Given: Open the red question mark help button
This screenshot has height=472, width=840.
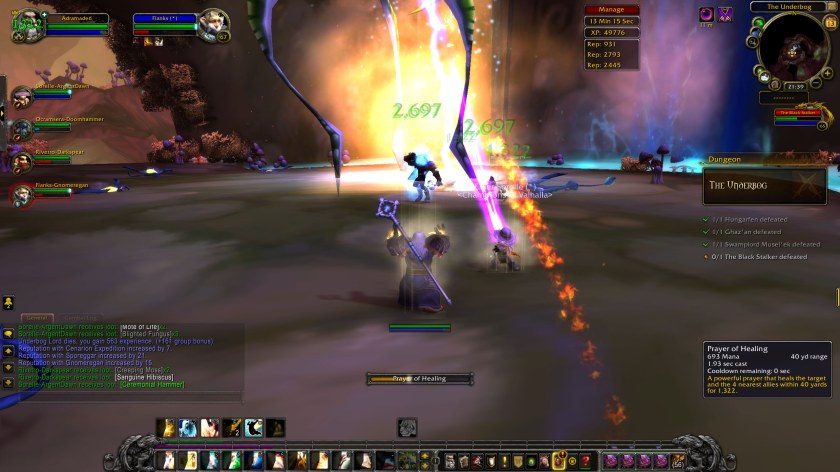Looking at the screenshot, I should [x=585, y=461].
